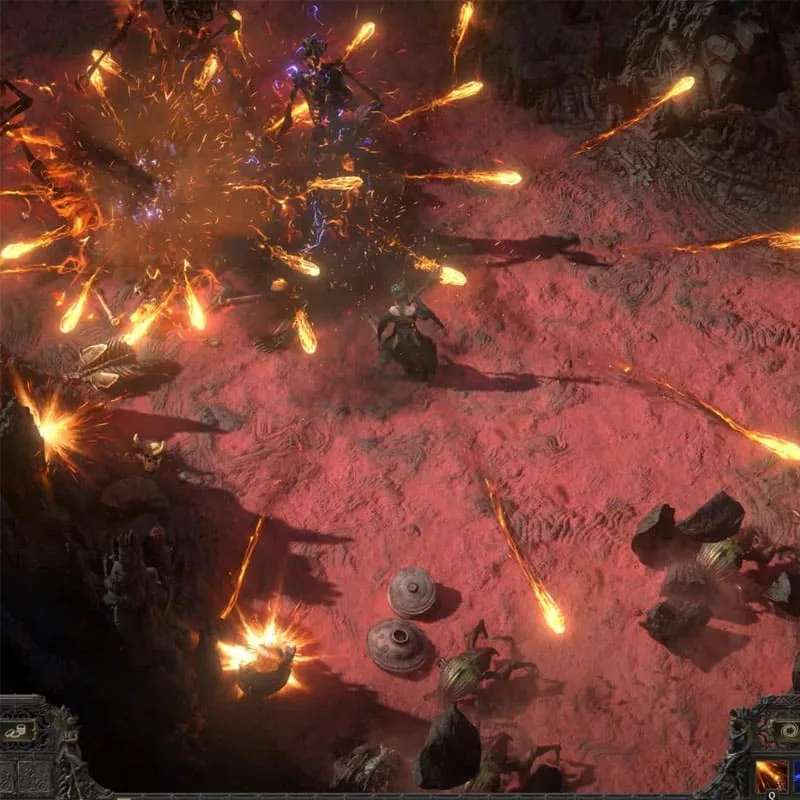Activate the fiery projectile skill icon
This screenshot has height=800, width=800.
tap(772, 777)
